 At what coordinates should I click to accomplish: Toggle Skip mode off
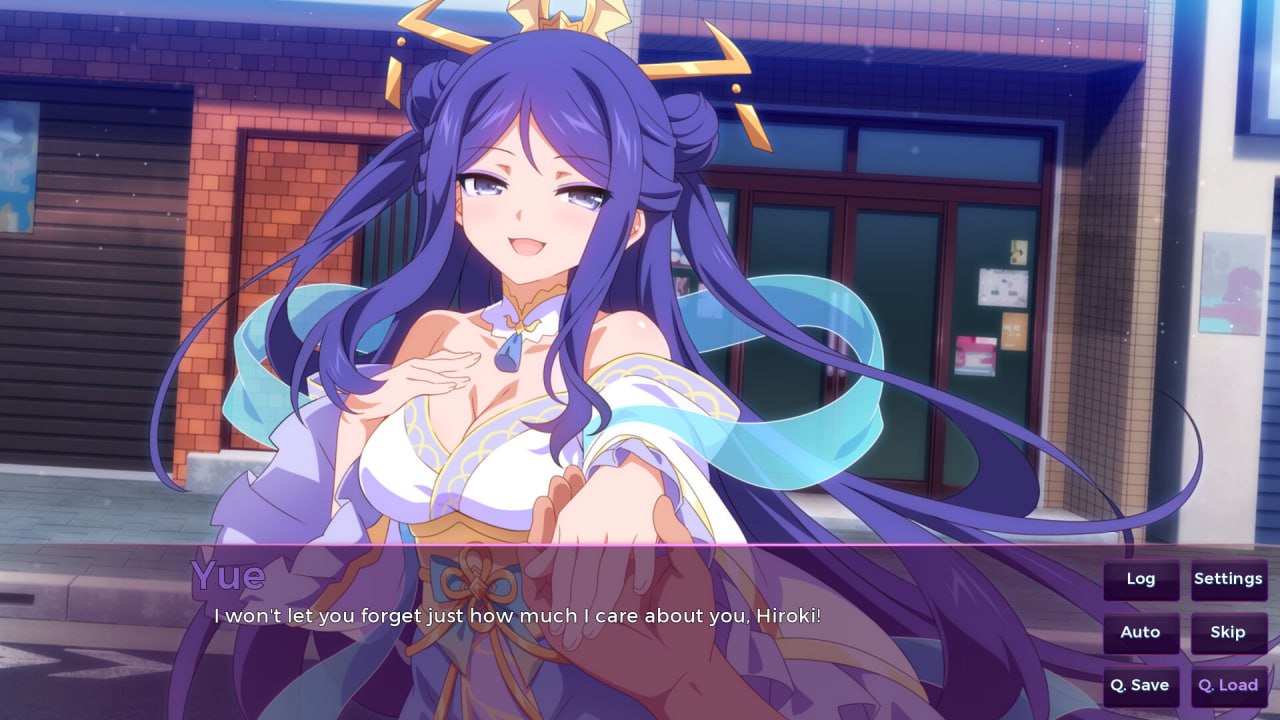[1228, 633]
